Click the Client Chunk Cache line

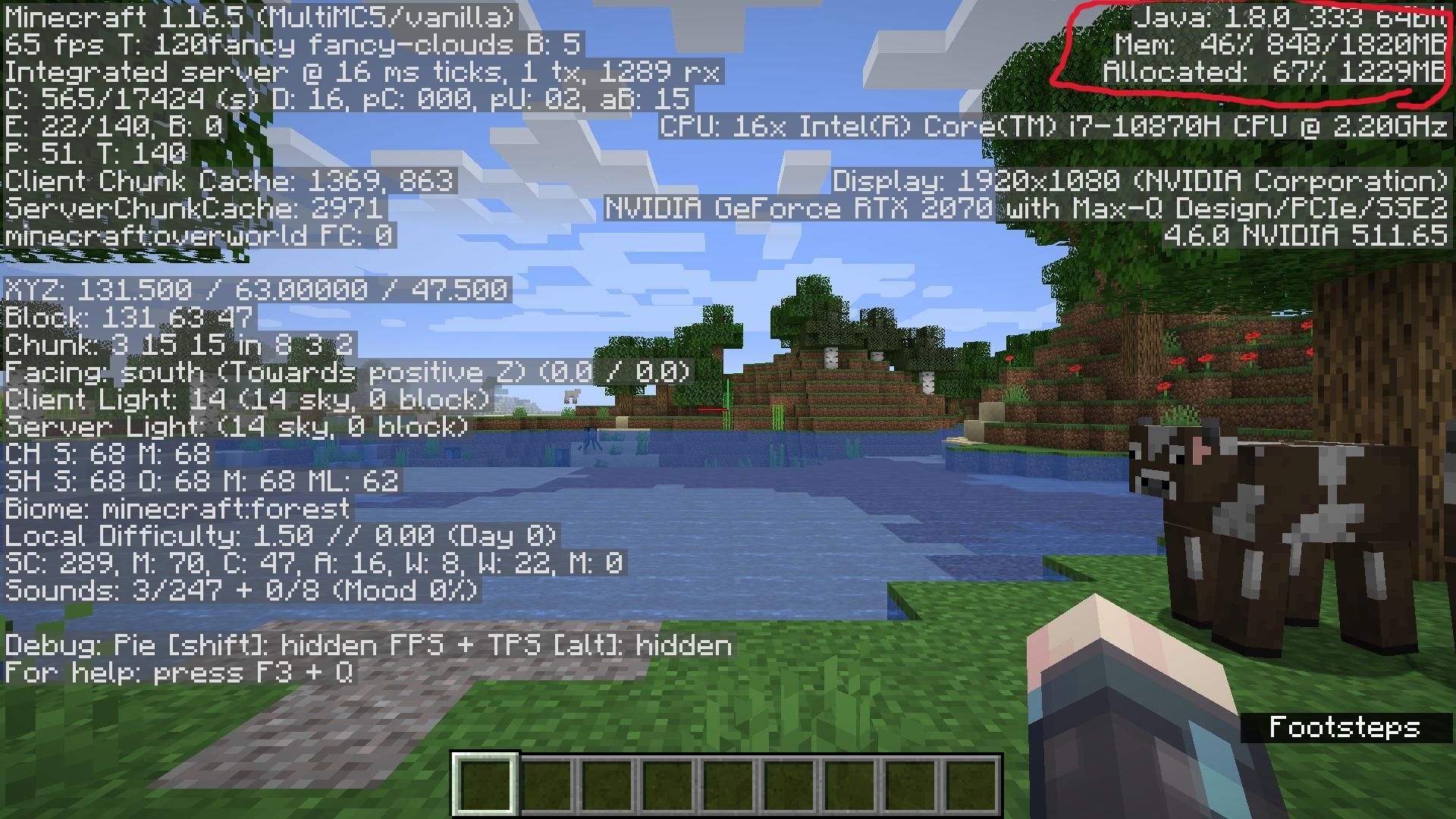point(227,180)
